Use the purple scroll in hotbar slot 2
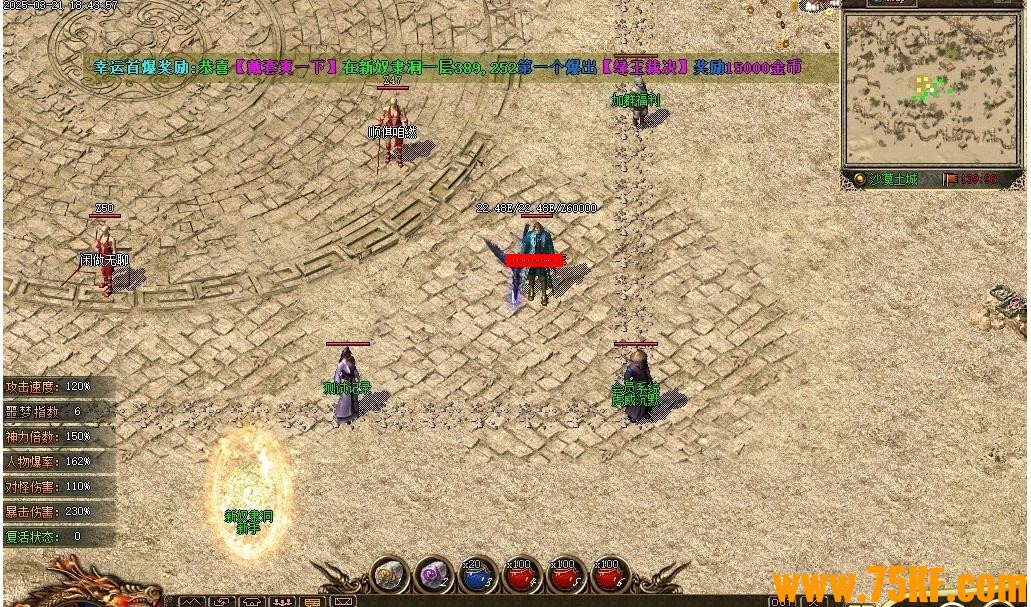This screenshot has width=1031, height=607. pos(434,577)
